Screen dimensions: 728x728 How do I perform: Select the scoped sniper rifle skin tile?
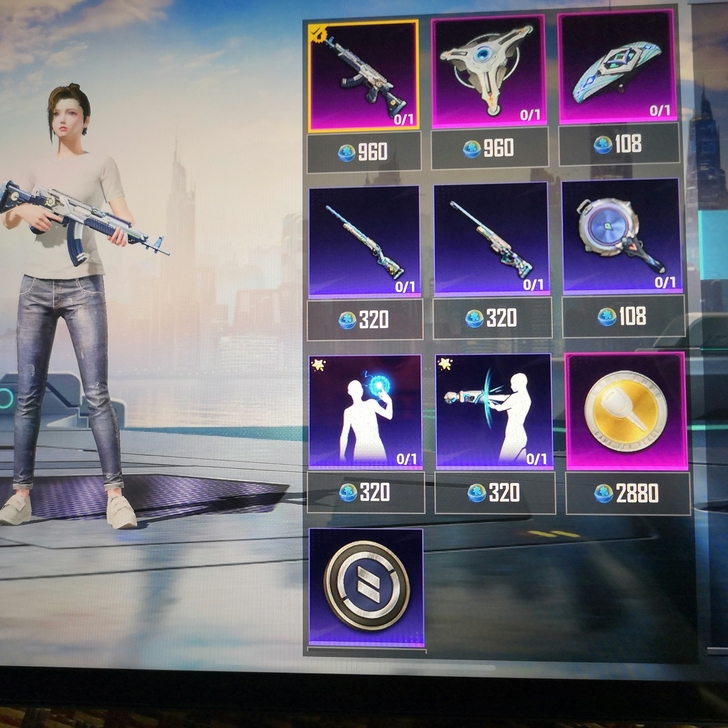(491, 239)
